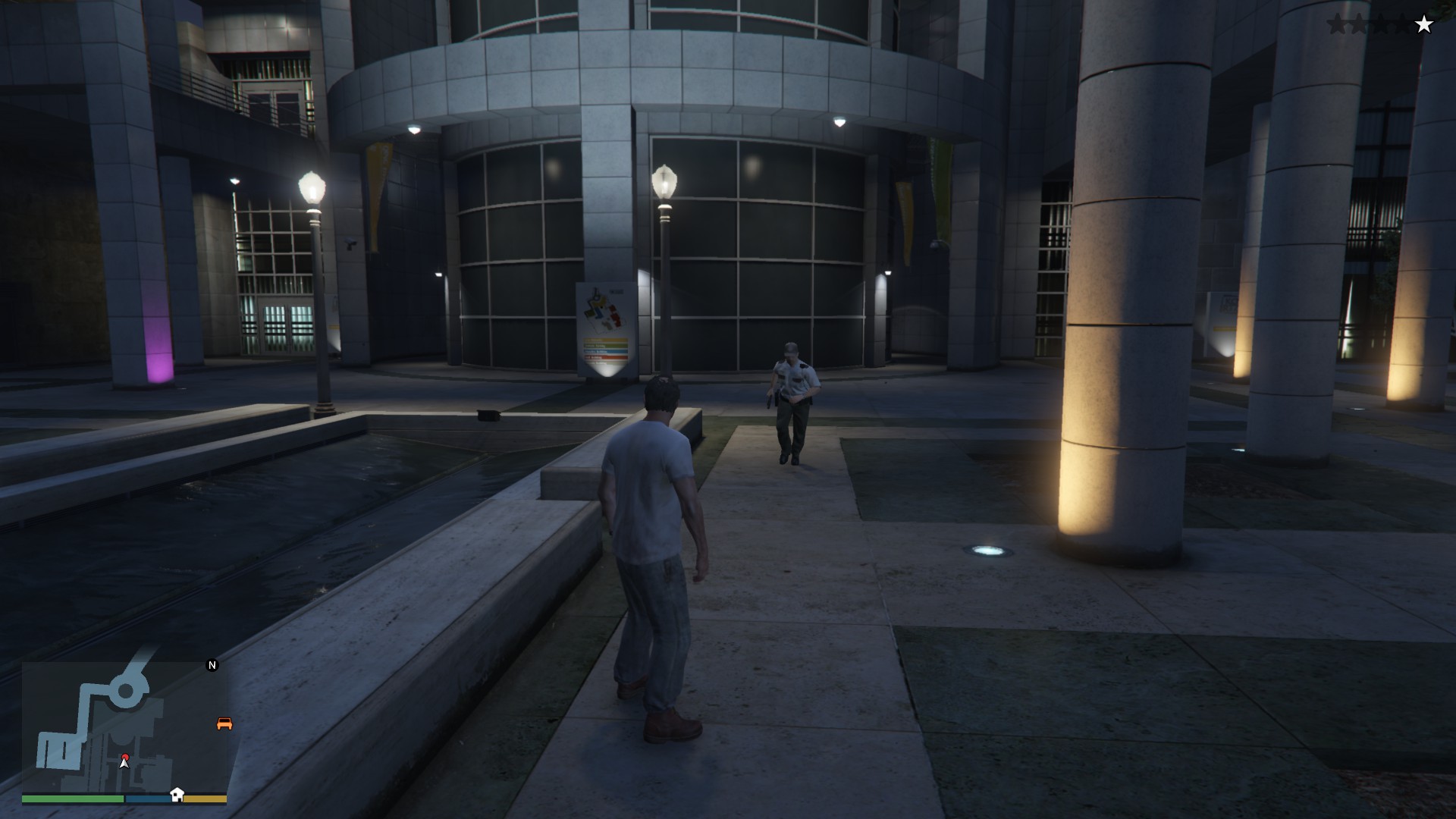Select the orange car blip on the minimap
1456x819 pixels.
[x=224, y=723]
